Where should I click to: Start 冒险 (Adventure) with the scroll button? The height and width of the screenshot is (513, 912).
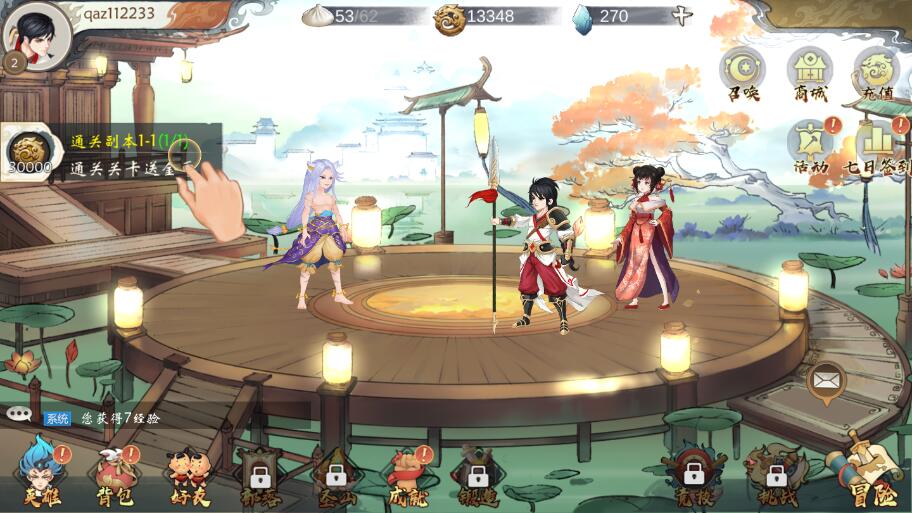click(x=868, y=470)
